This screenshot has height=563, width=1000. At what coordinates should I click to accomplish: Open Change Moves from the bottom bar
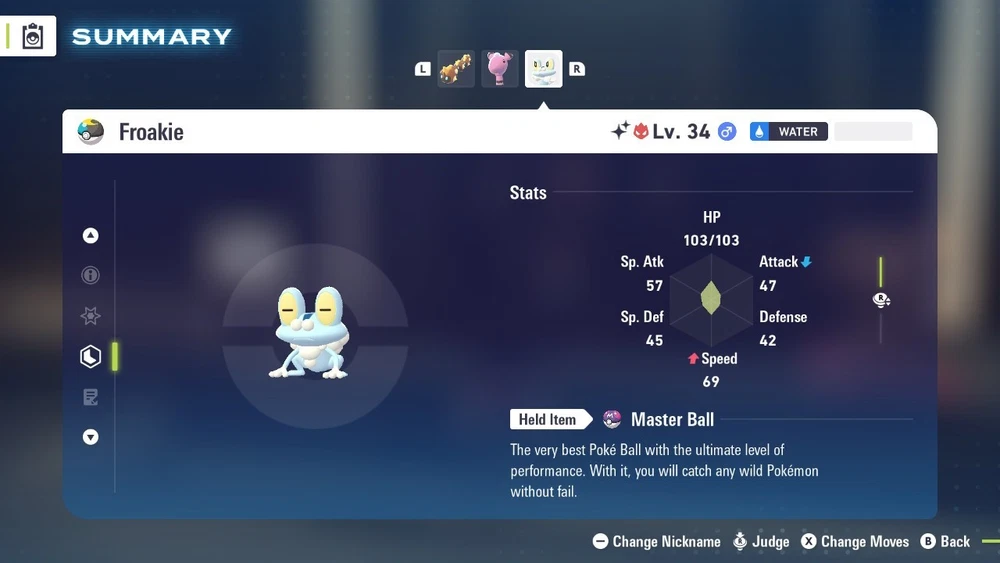point(856,542)
